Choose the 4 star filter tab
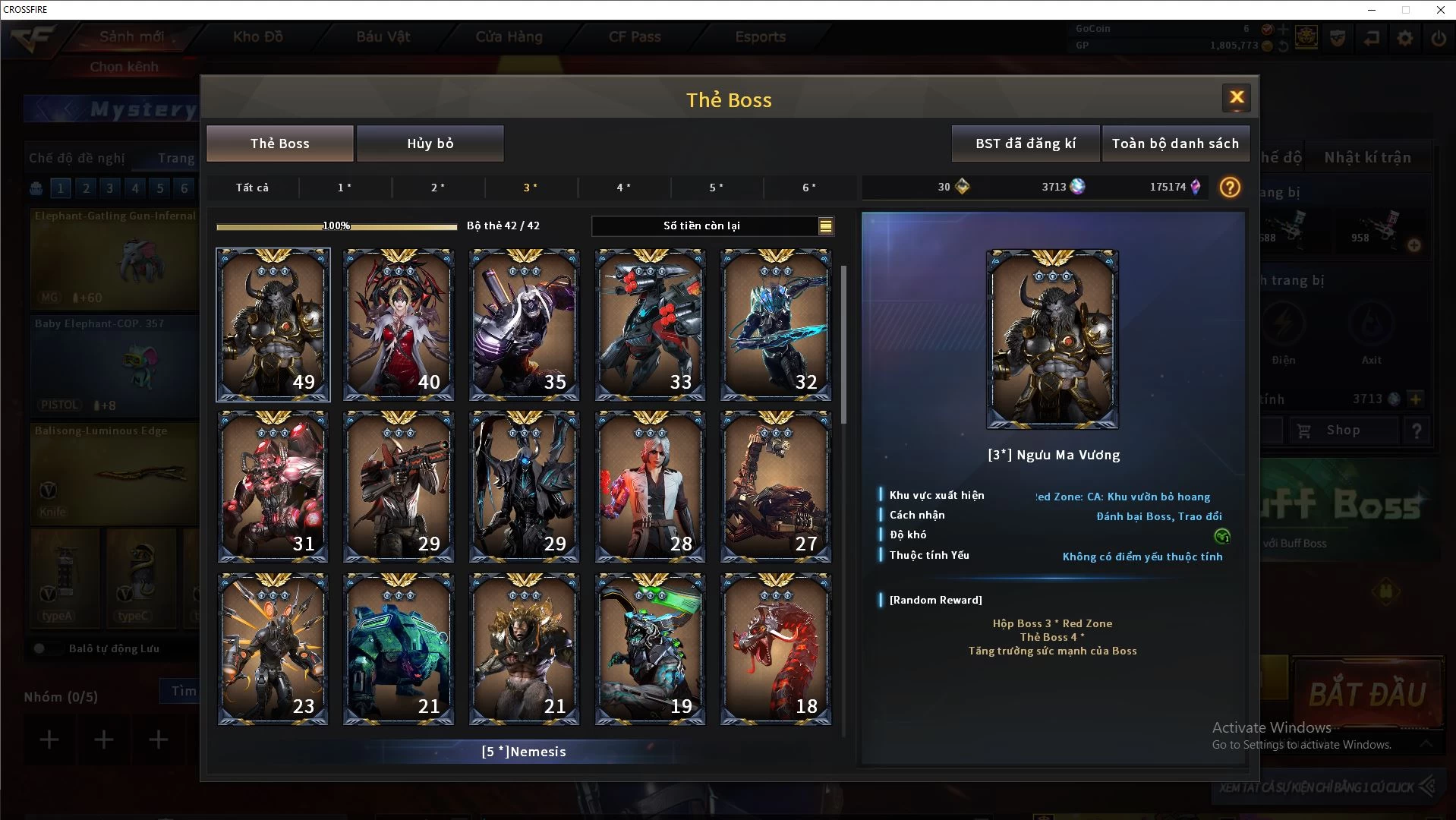The image size is (1456, 820). (623, 188)
